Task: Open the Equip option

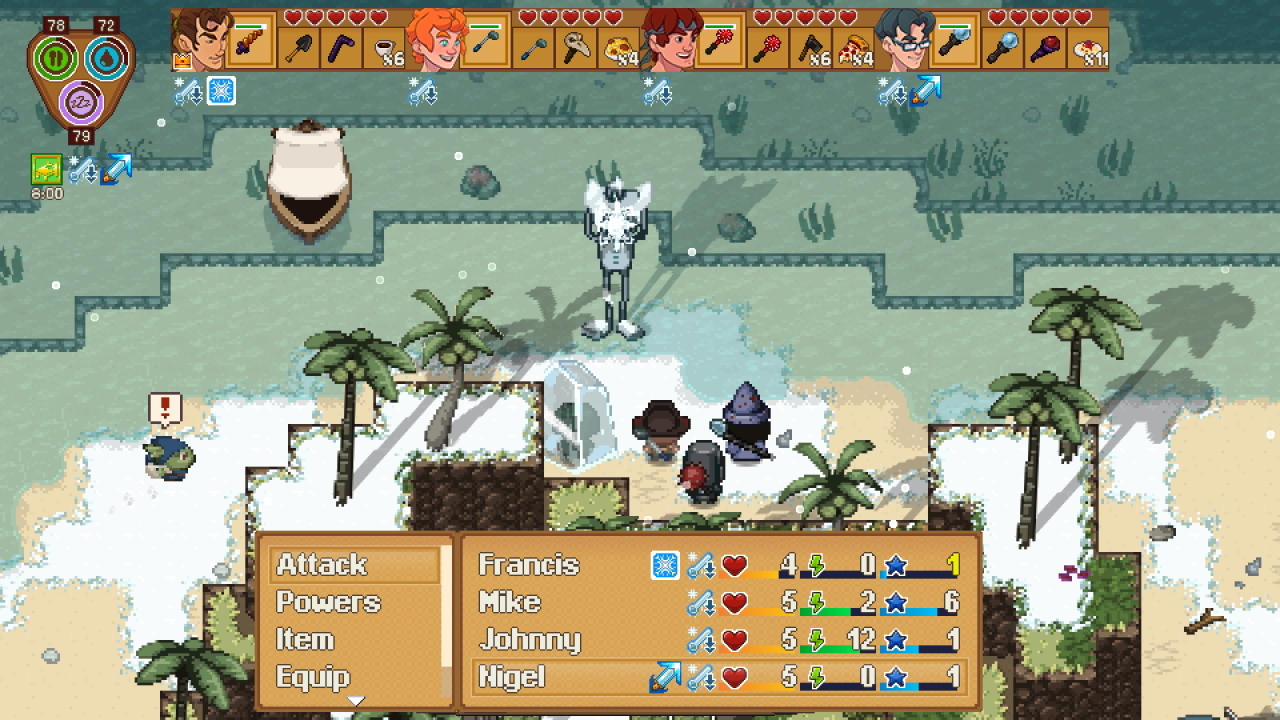Action: pos(312,676)
